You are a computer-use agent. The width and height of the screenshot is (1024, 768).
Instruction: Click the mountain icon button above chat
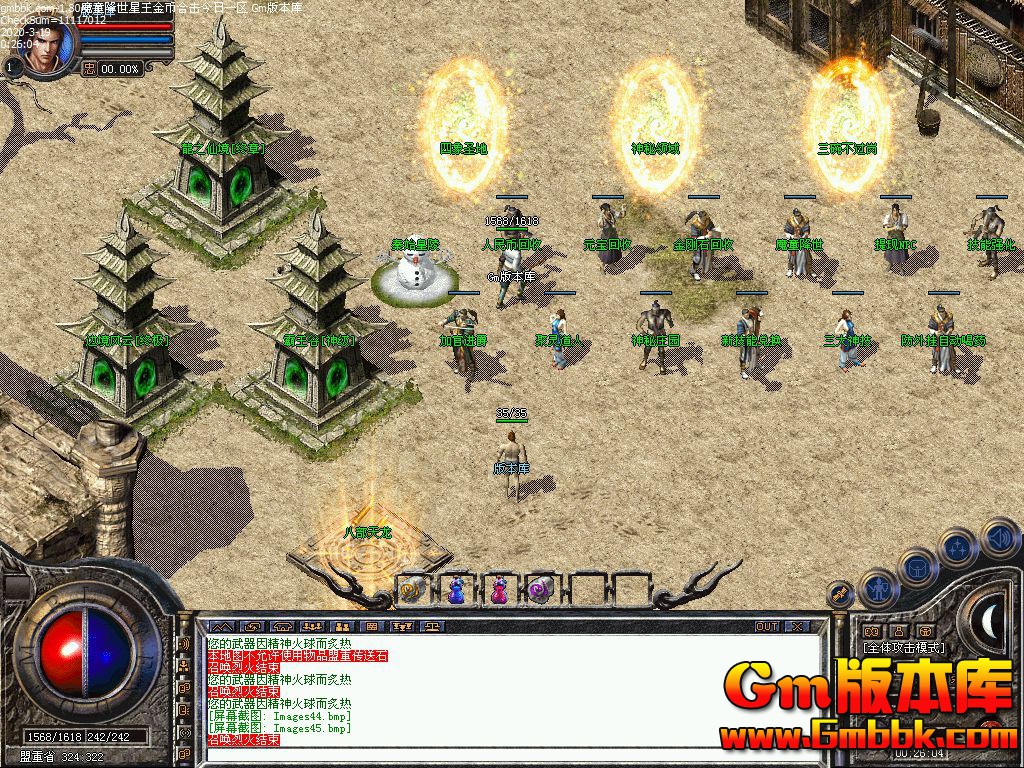[221, 627]
